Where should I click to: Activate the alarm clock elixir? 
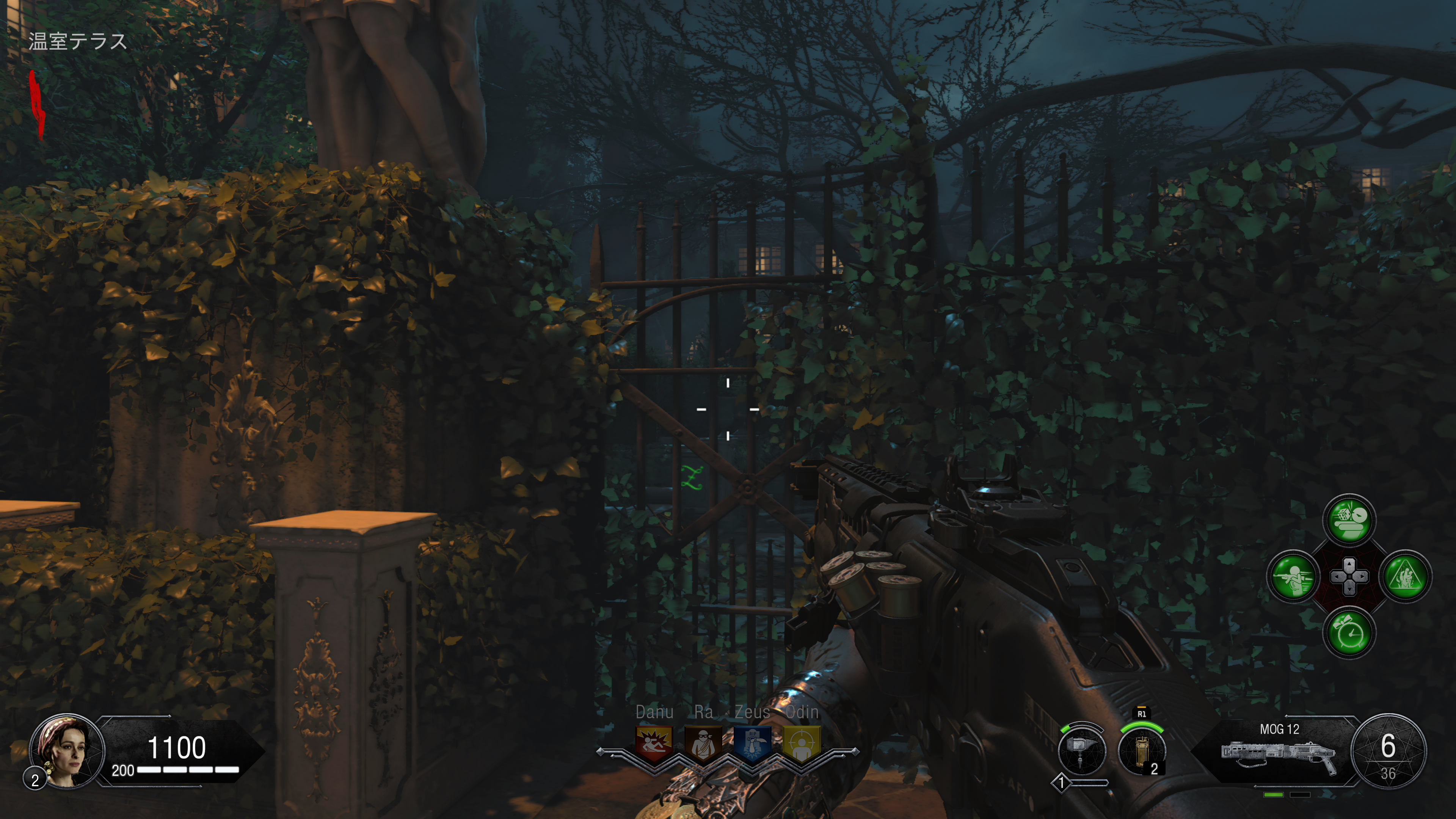(1349, 632)
